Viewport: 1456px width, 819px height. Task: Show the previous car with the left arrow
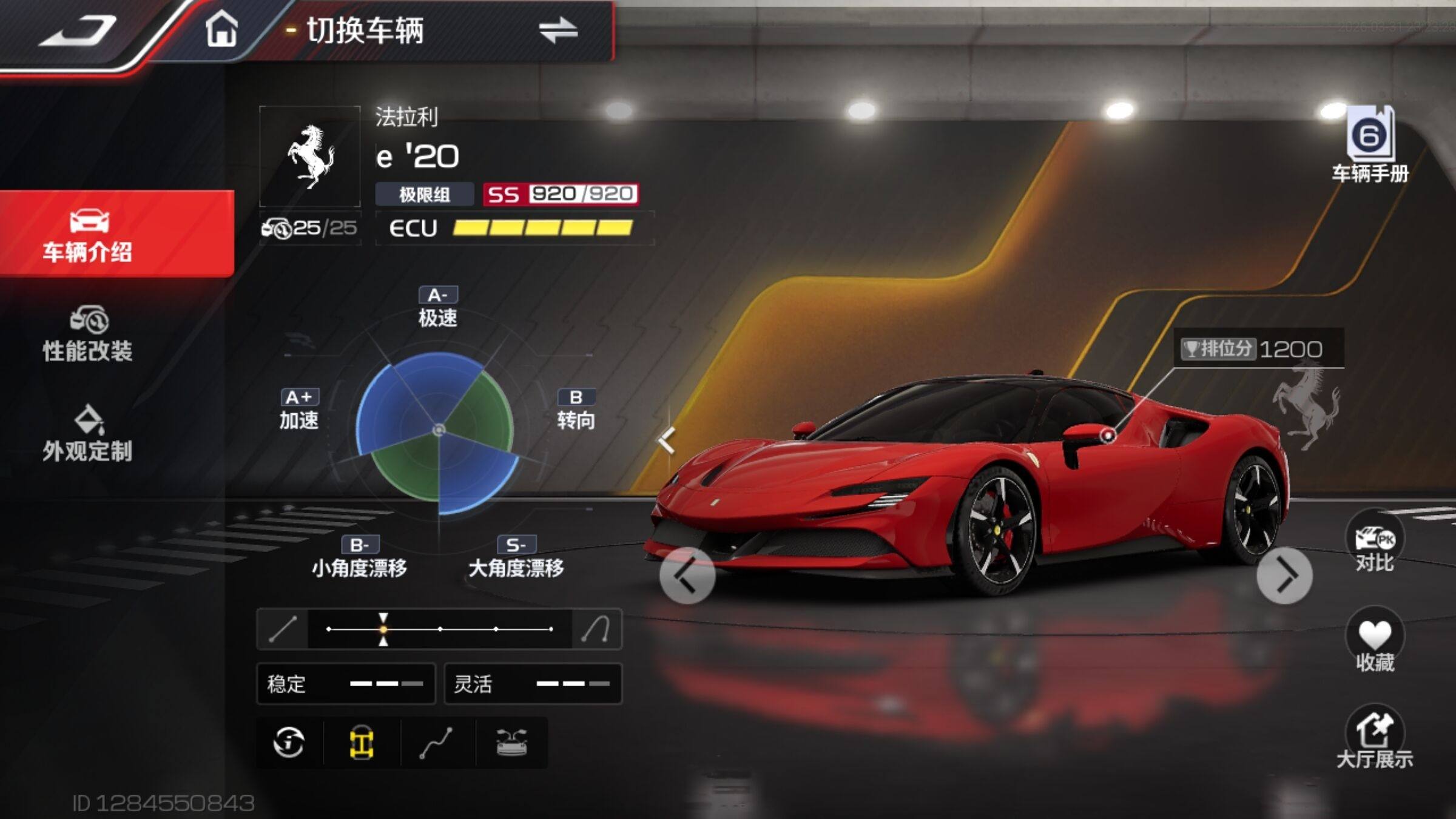pos(687,575)
